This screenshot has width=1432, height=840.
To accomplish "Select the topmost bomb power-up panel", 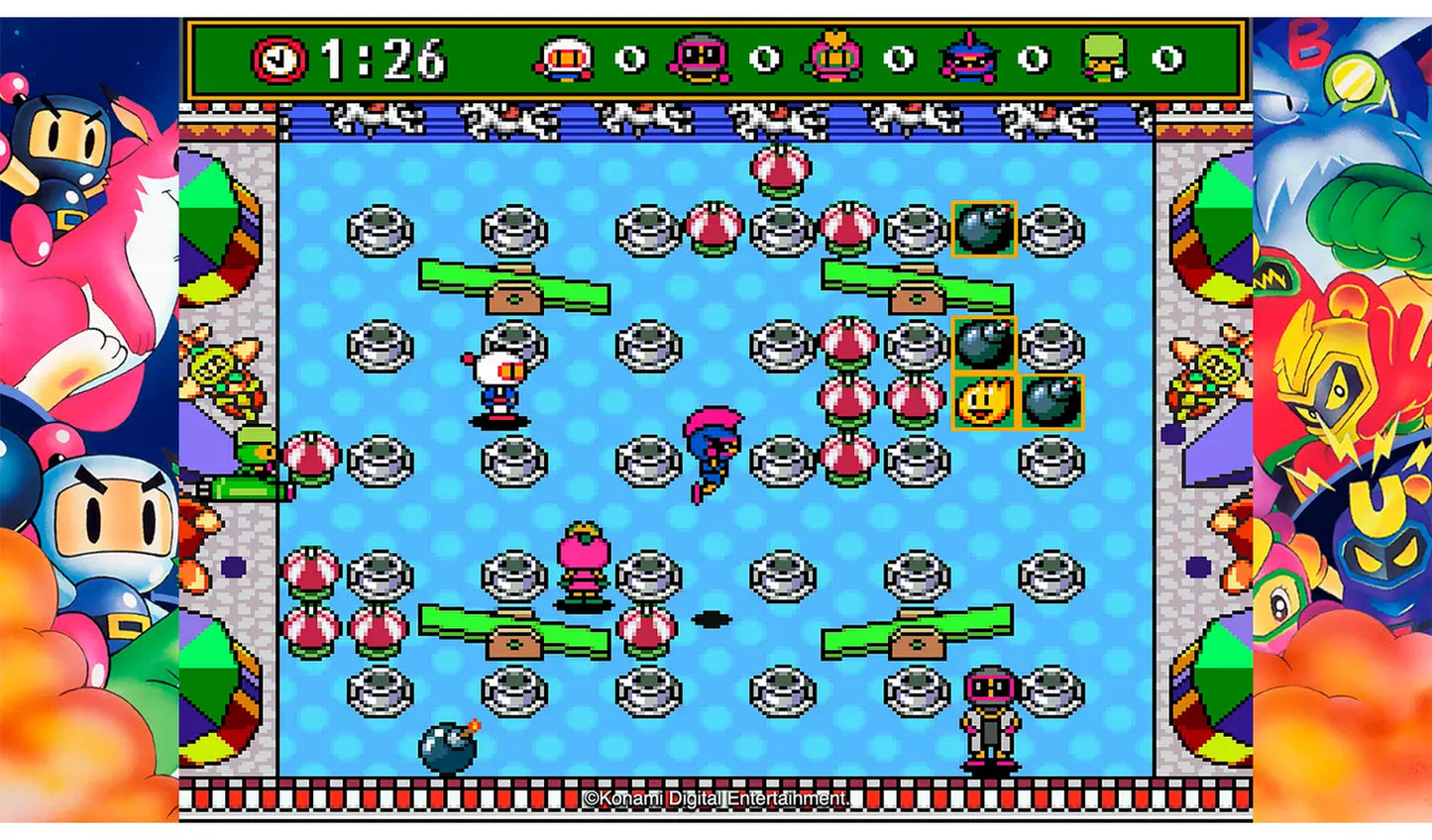I will pos(986,230).
